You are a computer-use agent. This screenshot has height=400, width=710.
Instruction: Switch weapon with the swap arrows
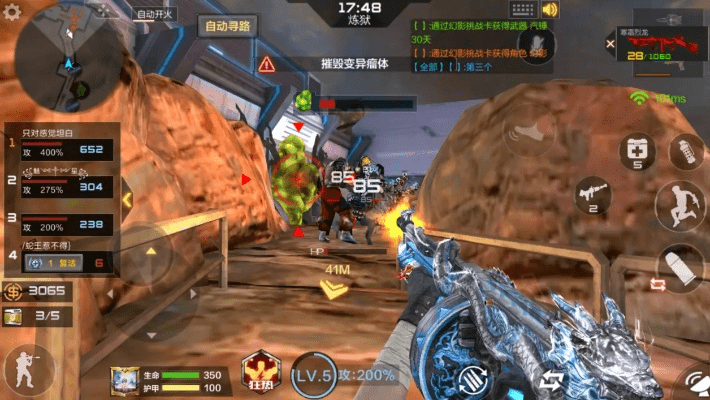tap(550, 380)
